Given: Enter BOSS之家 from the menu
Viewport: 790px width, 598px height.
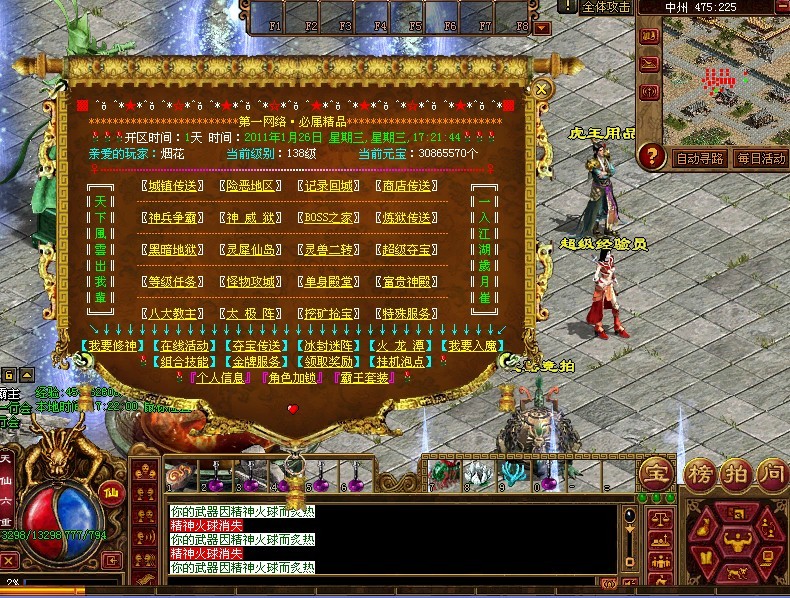Looking at the screenshot, I should point(329,217).
